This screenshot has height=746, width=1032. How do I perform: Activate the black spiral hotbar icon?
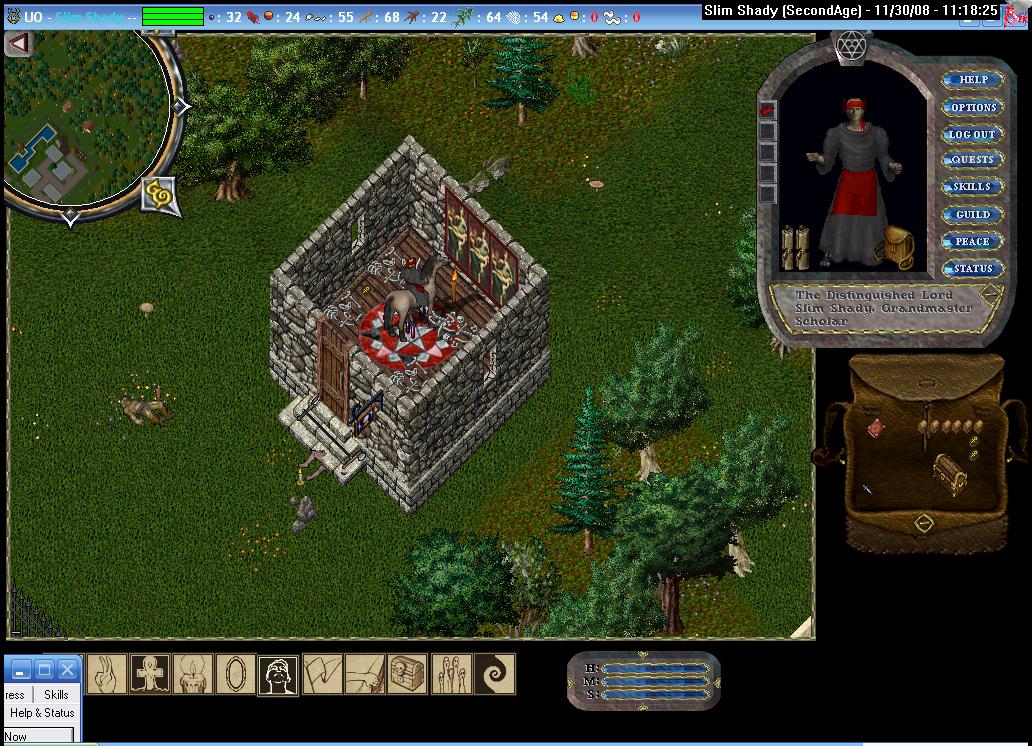(495, 674)
